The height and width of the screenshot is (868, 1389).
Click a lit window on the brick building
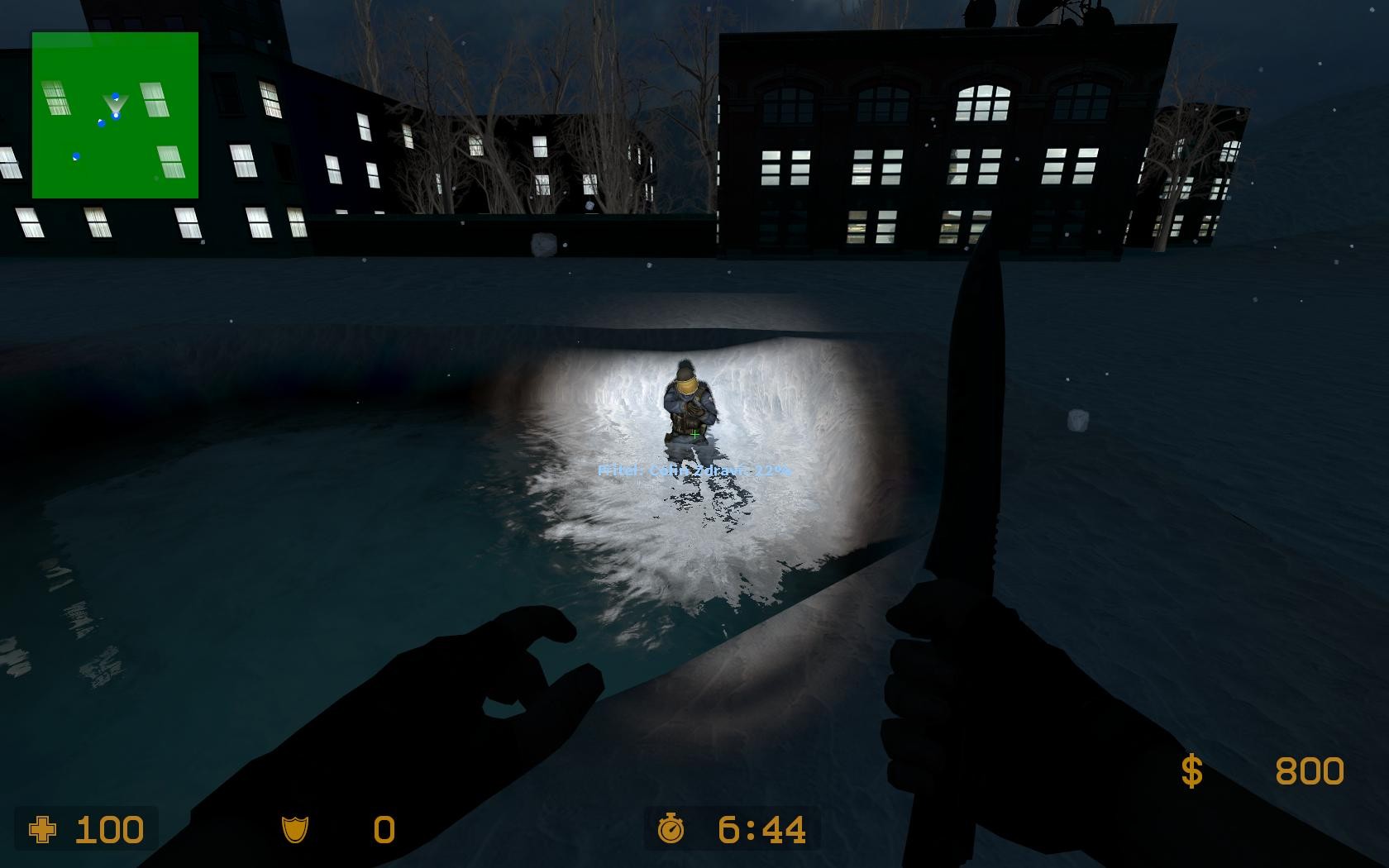[x=980, y=102]
